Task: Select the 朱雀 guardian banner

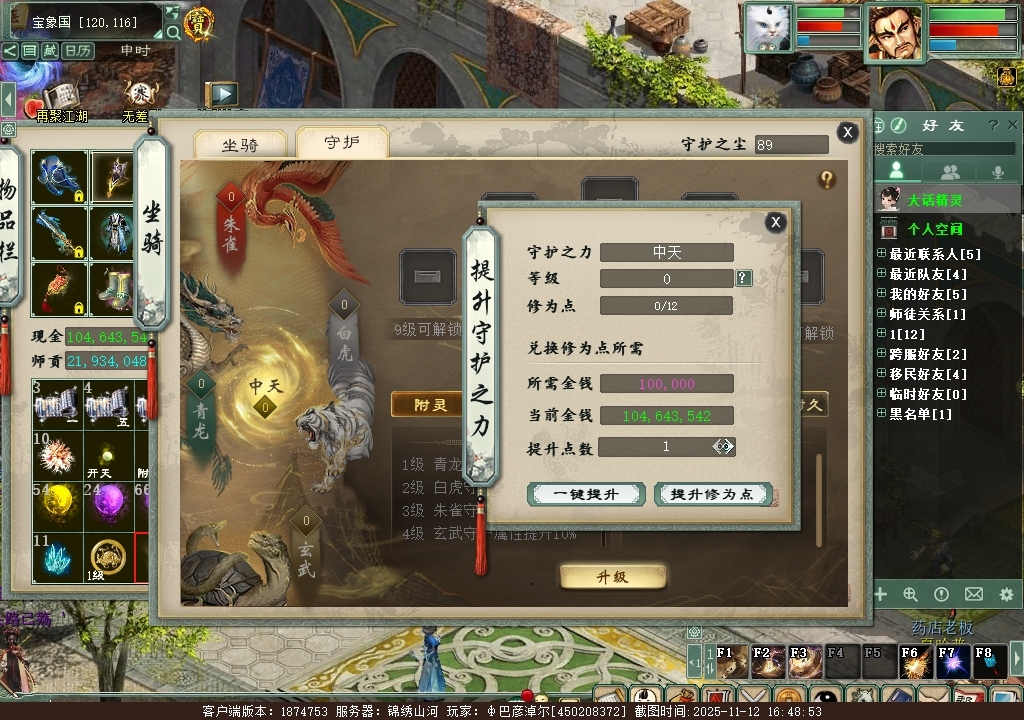Action: (x=231, y=220)
